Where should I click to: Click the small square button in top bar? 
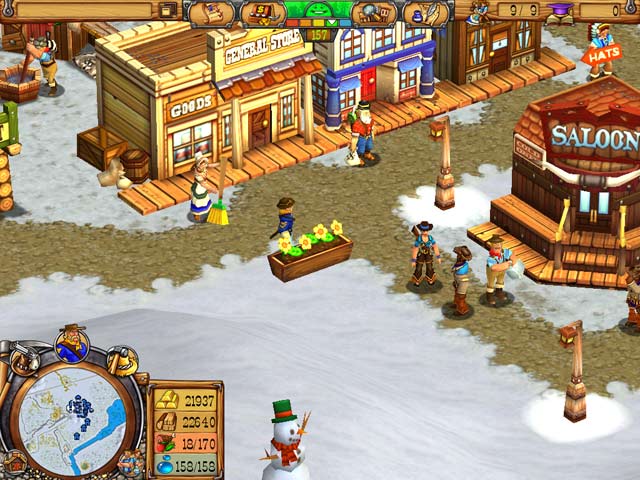pyautogui.click(x=168, y=10)
